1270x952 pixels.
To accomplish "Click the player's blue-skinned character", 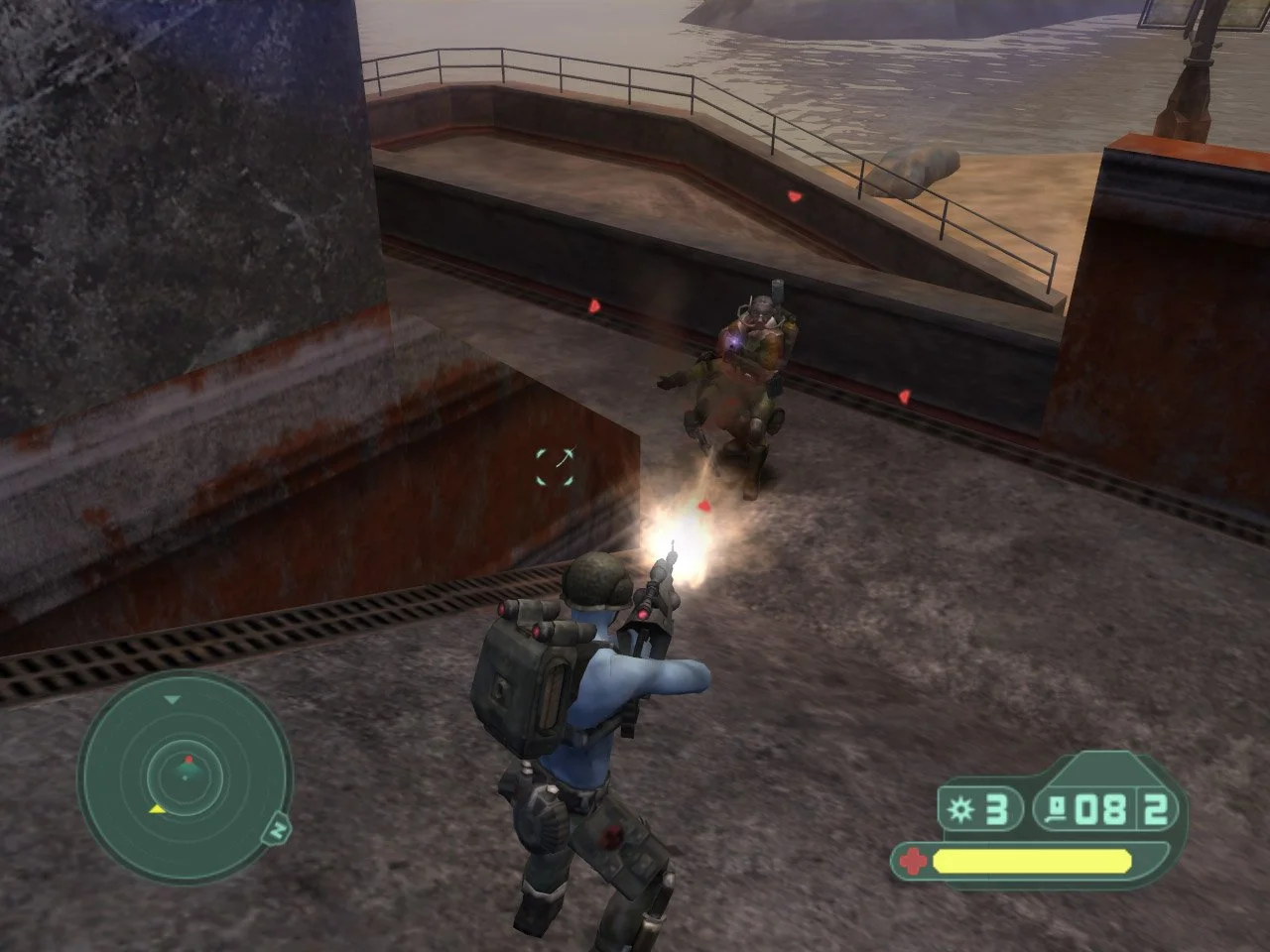I will click(x=595, y=694).
